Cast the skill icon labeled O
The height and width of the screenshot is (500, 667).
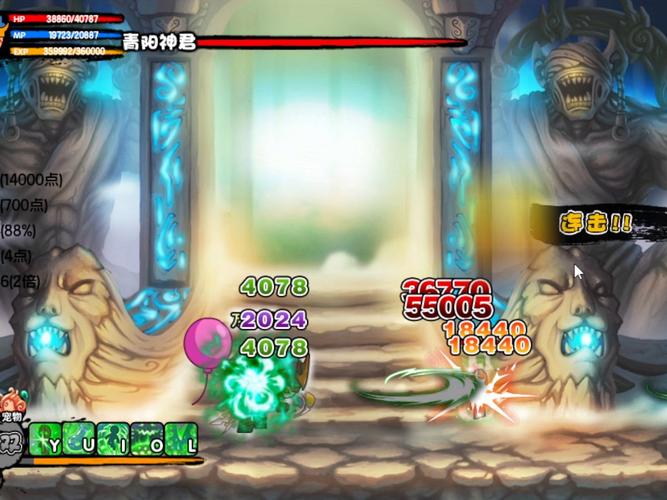147,438
